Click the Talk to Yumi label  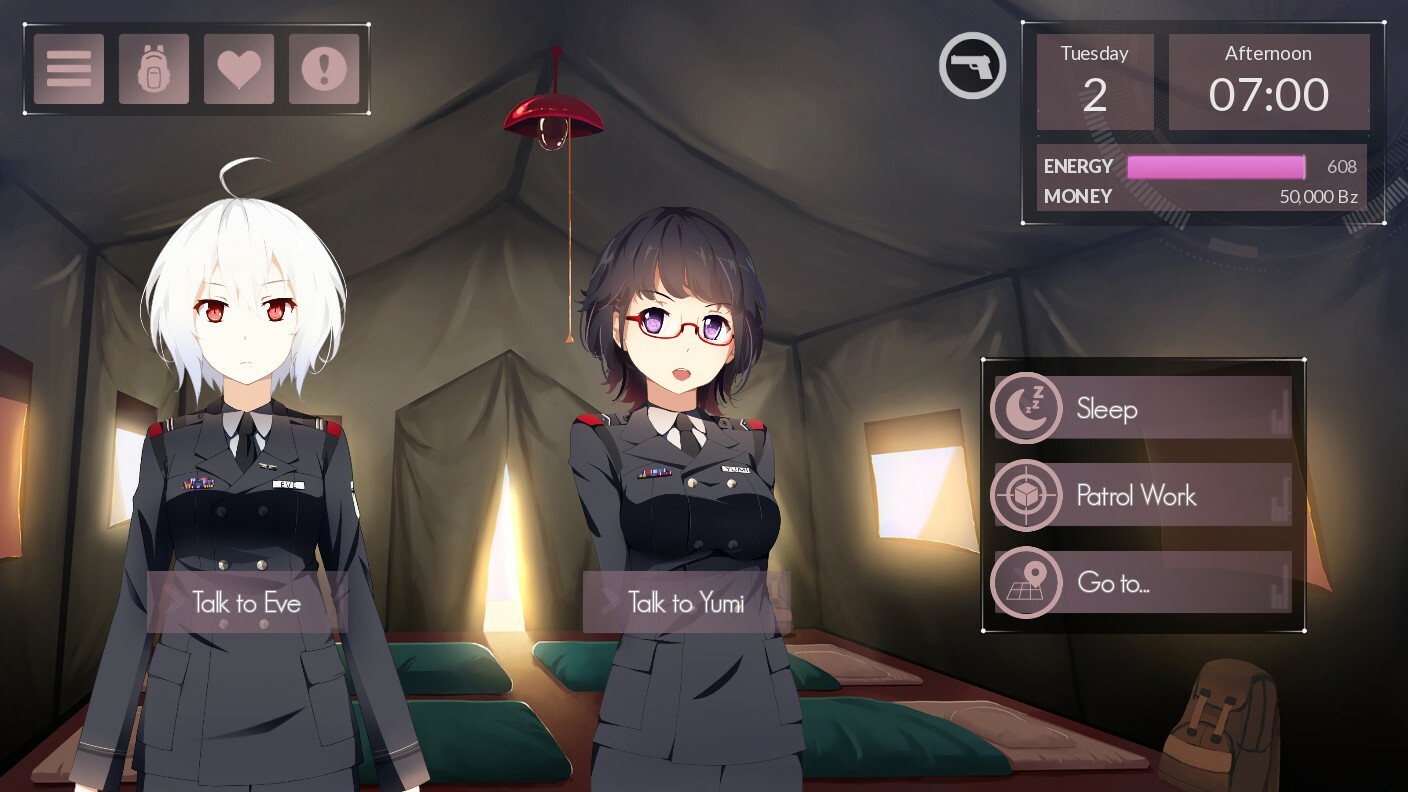pyautogui.click(x=687, y=603)
